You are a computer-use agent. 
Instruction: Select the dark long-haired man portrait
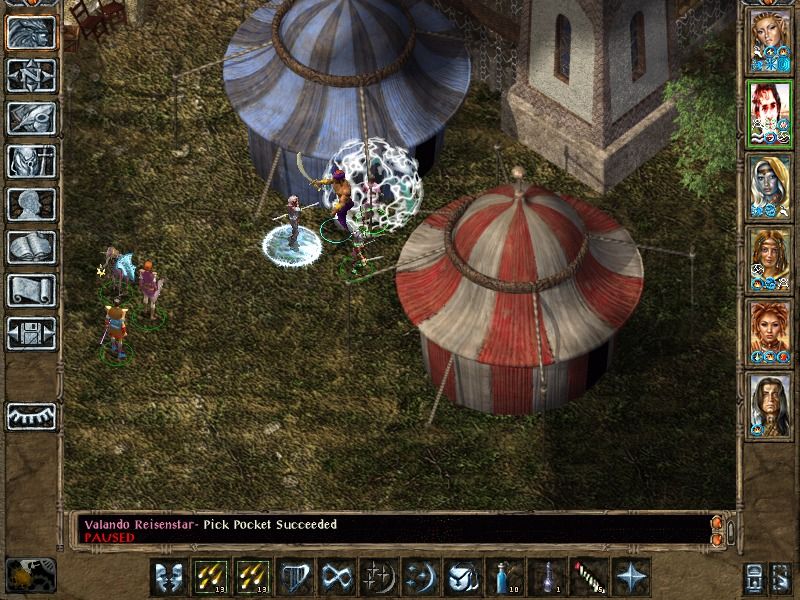pos(770,405)
